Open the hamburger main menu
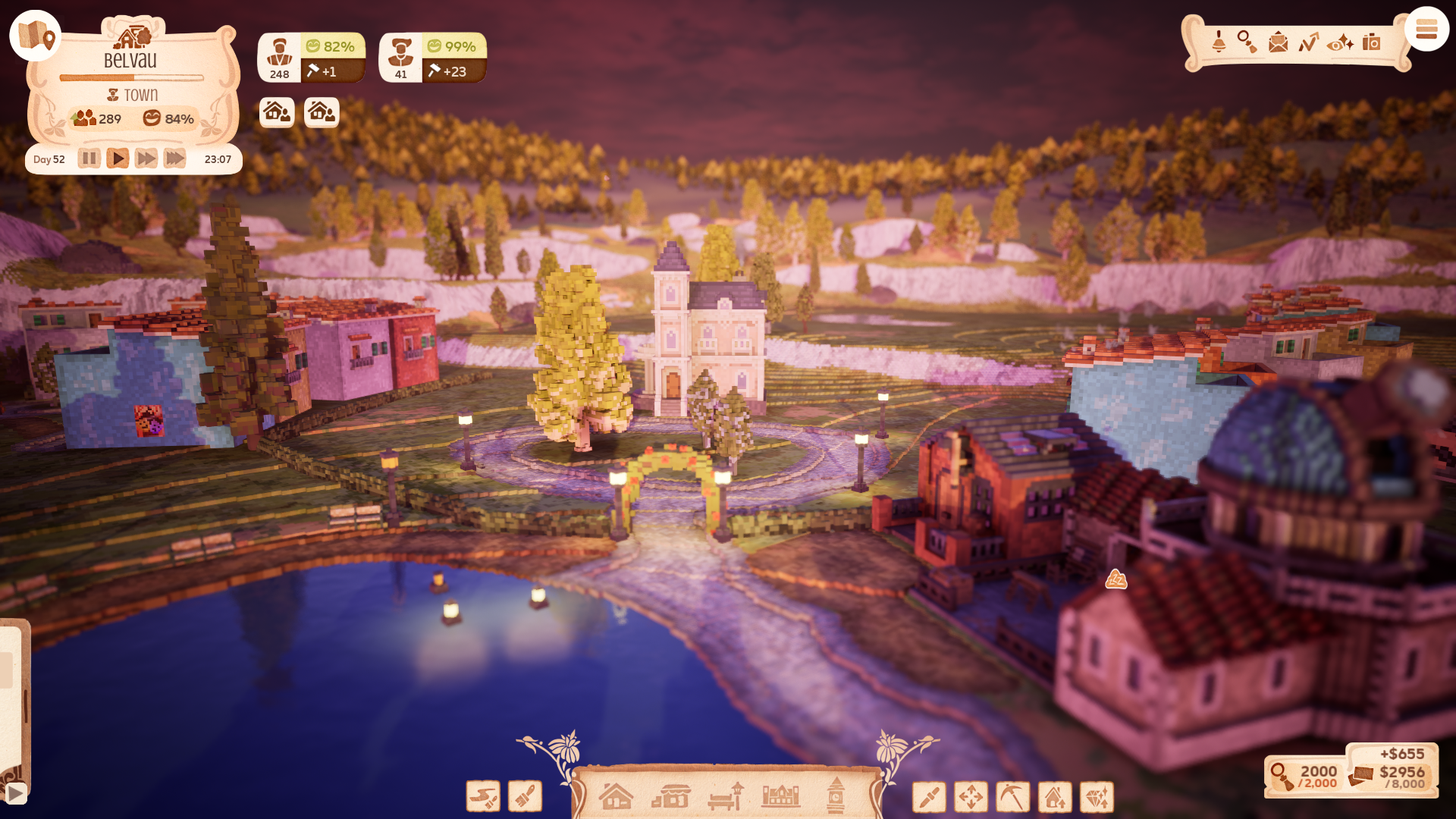This screenshot has height=819, width=1456. click(1426, 30)
